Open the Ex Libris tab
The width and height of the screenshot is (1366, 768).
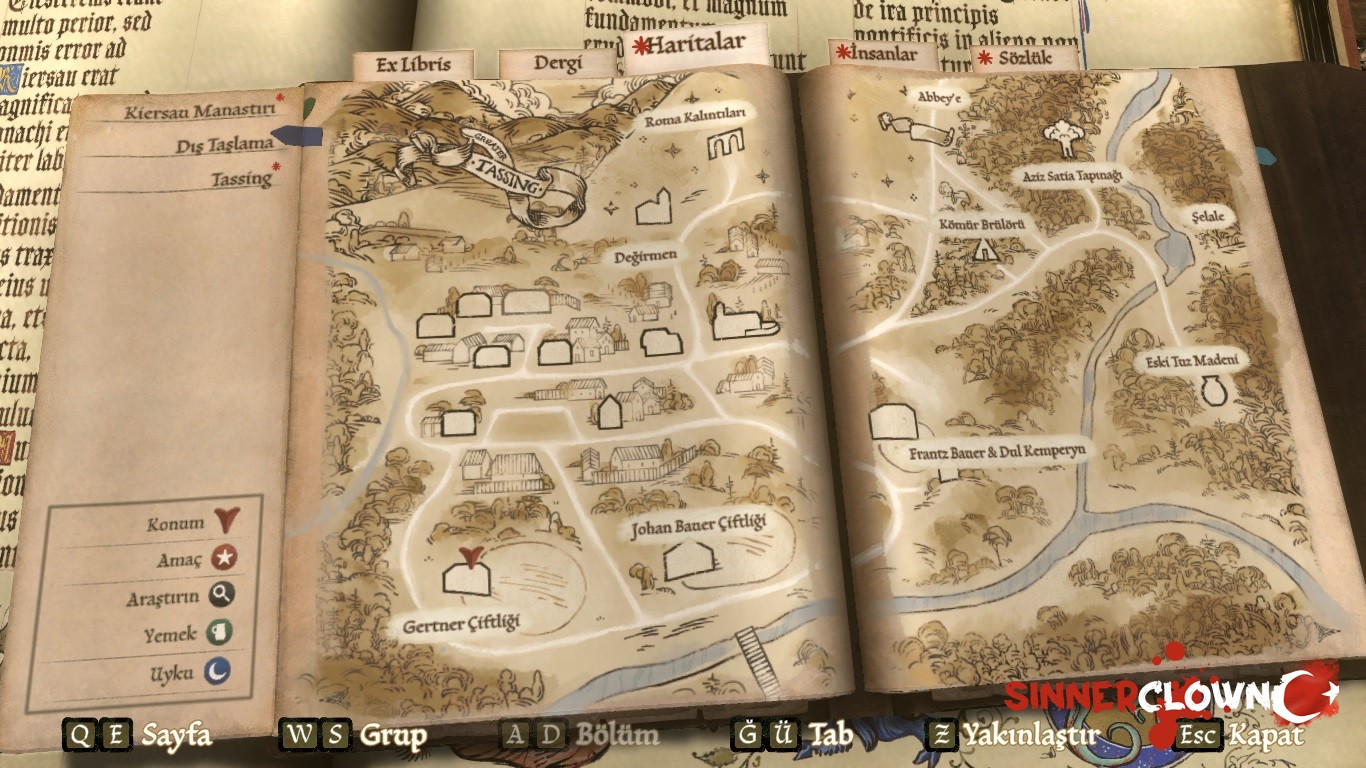(412, 65)
